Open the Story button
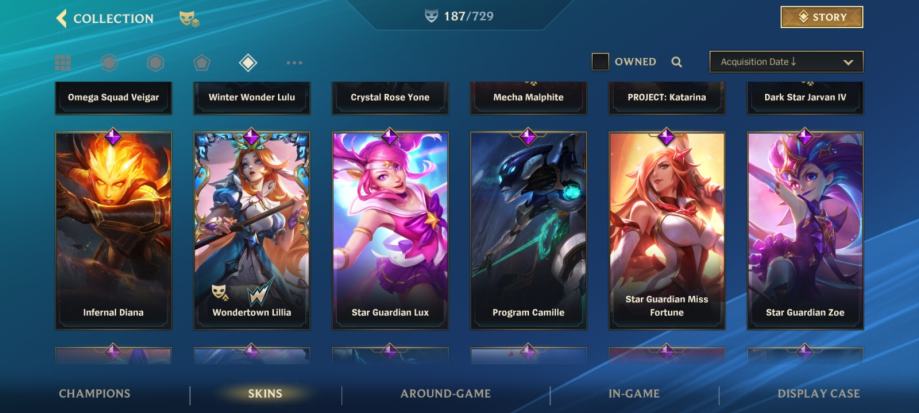 pos(821,17)
